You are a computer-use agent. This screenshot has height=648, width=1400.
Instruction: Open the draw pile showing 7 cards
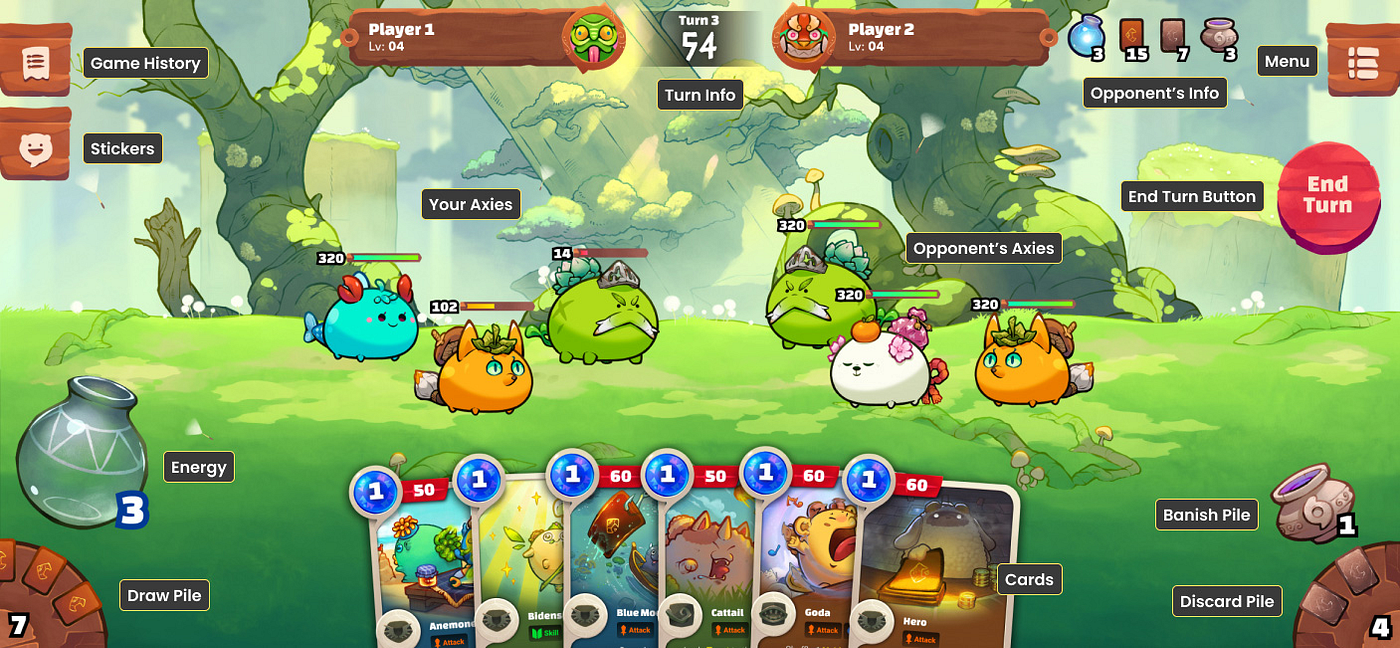(52, 598)
